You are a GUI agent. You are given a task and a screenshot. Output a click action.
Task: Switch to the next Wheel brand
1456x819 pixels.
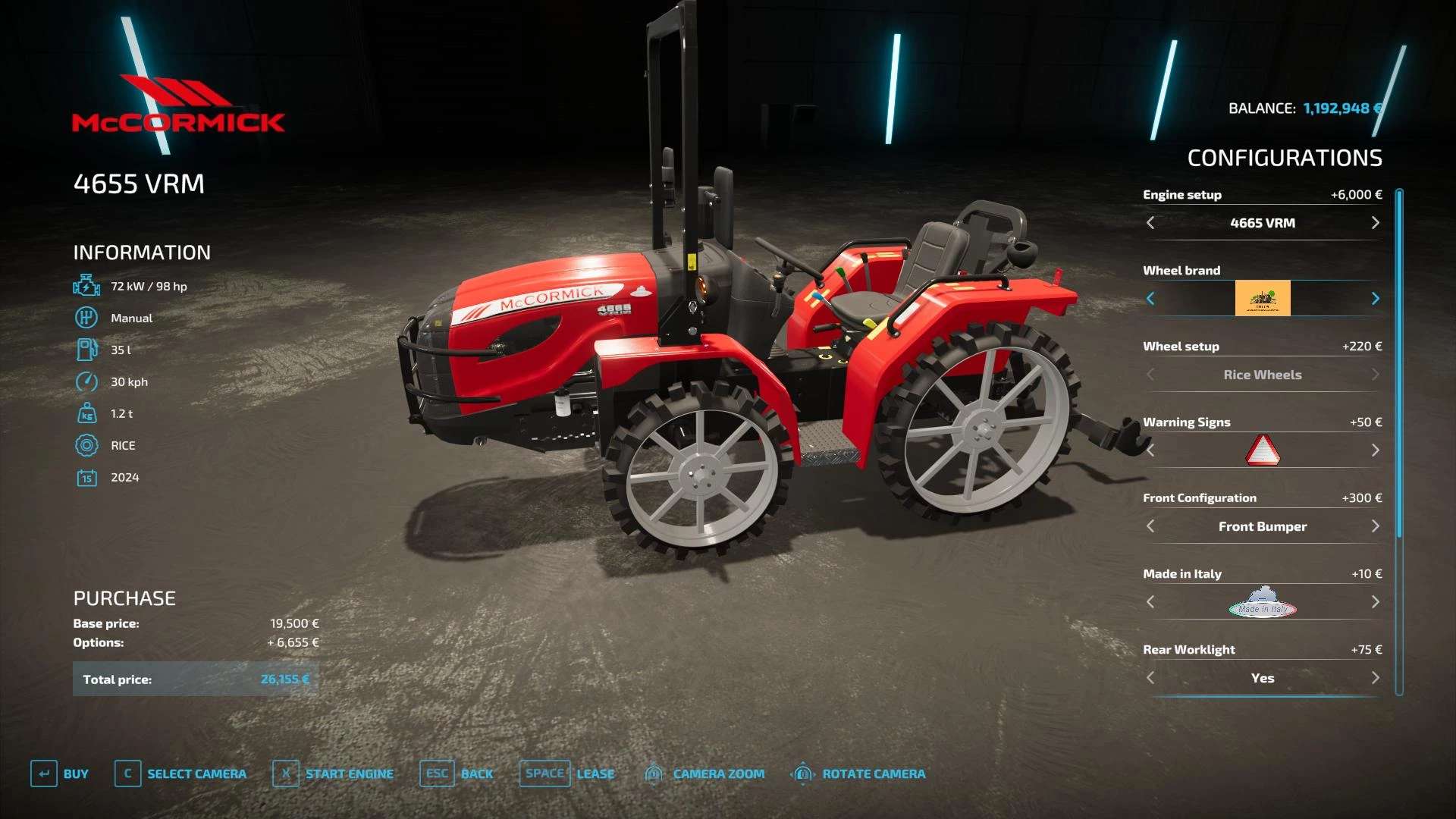1375,299
